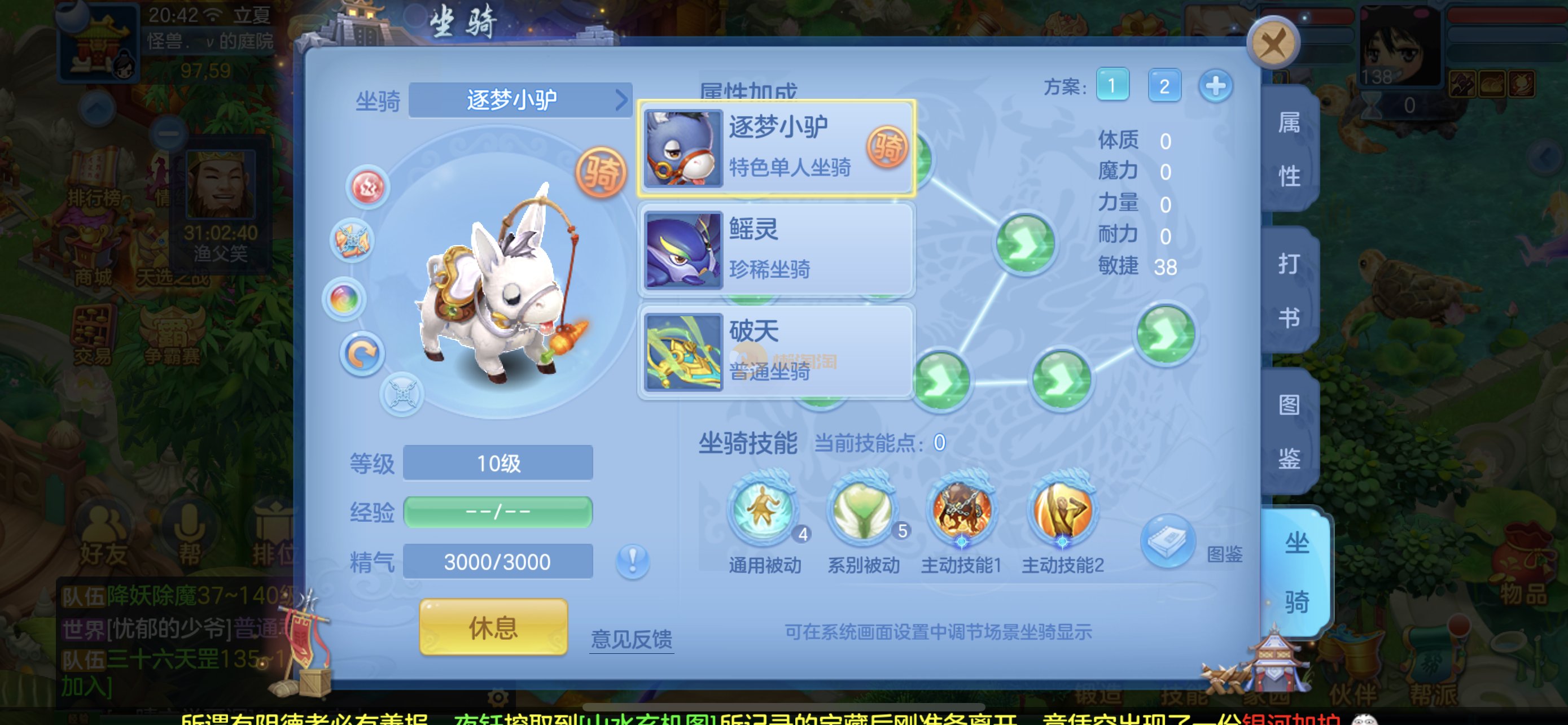This screenshot has width=1568, height=725.
Task: Open the 意见反馈 feedback link
Action: (x=631, y=639)
